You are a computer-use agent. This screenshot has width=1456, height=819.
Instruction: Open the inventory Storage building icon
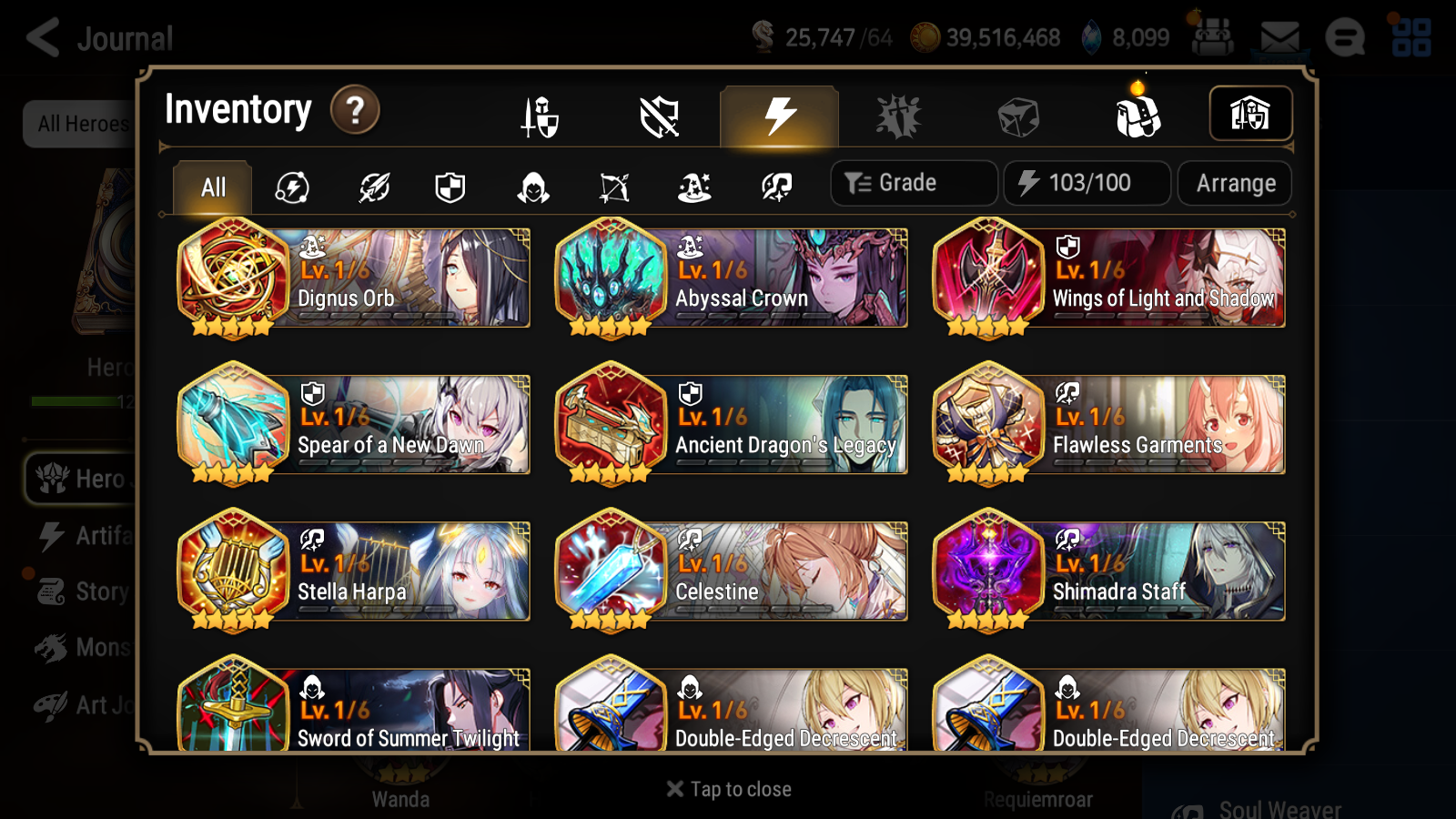[x=1251, y=114]
